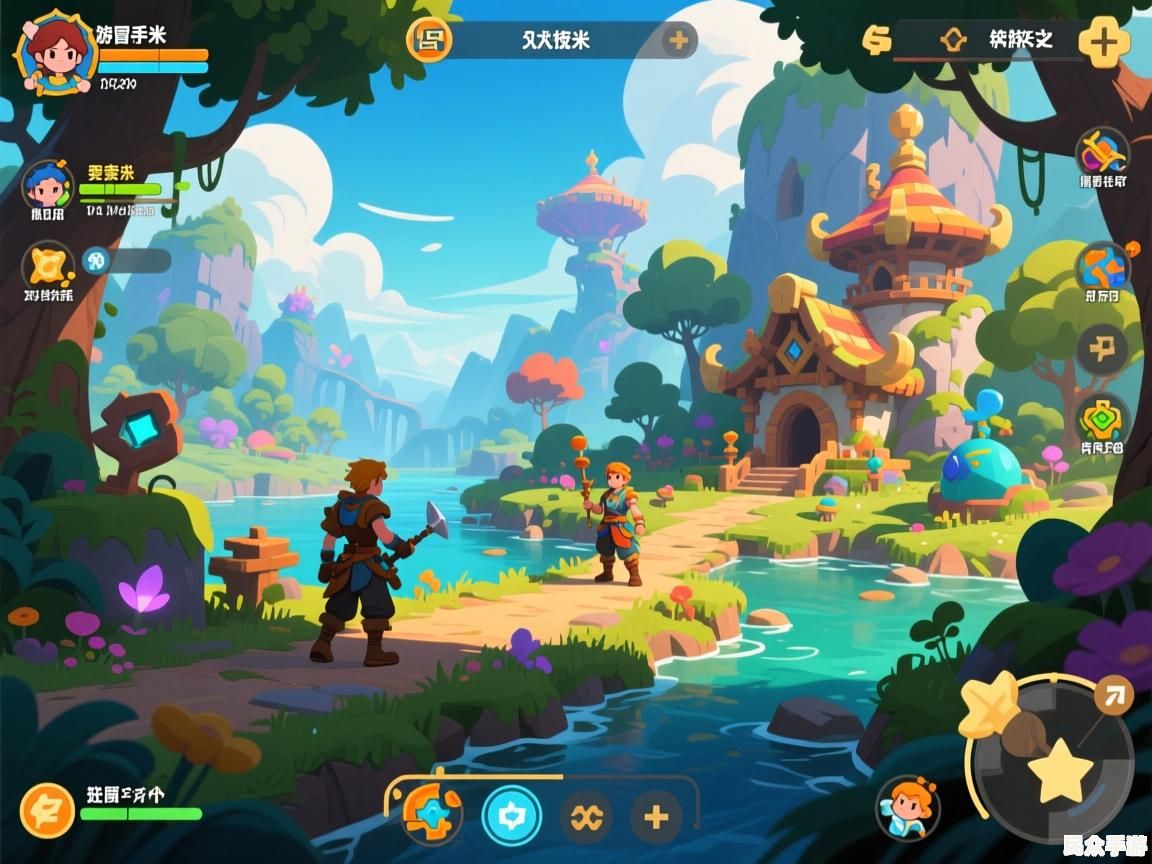Tap the plus slot in the bottom hotbar
This screenshot has width=1152, height=864.
pos(656,817)
